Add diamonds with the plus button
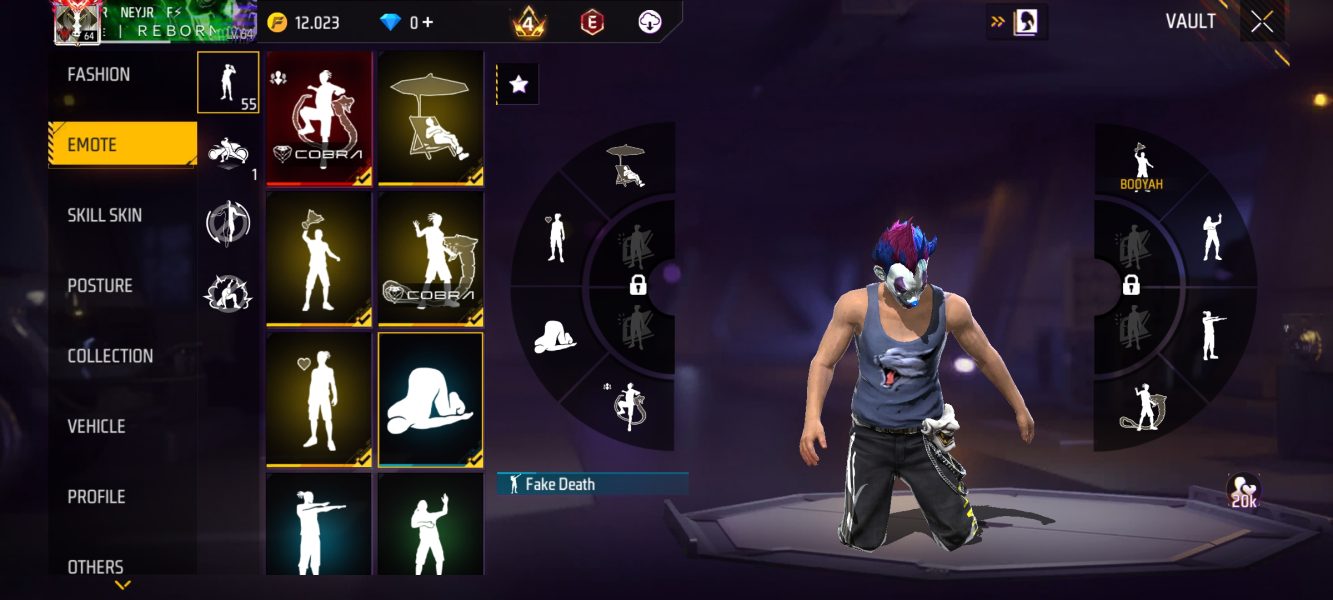 (428, 22)
